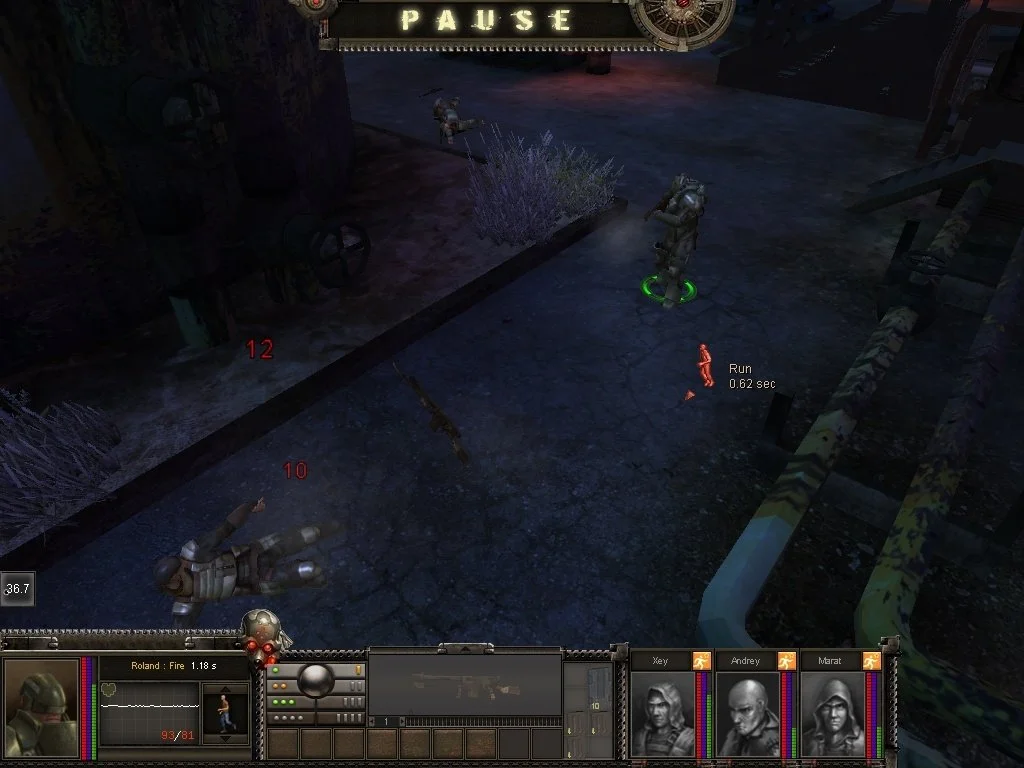Toggle Marat's orange running mode icon
Viewport: 1024px width, 768px height.
(x=871, y=661)
